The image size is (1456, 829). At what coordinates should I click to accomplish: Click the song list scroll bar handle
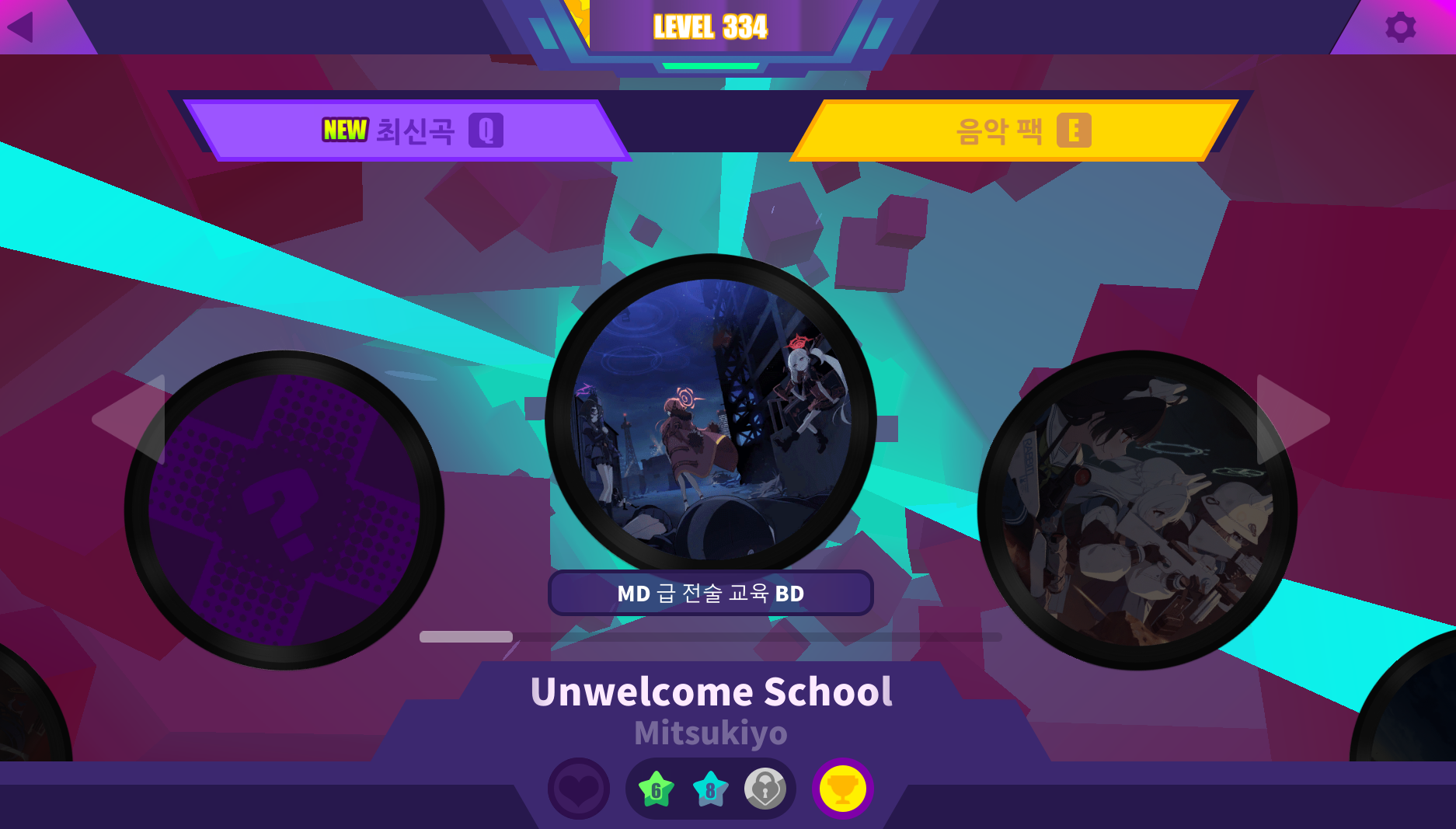[x=466, y=637]
